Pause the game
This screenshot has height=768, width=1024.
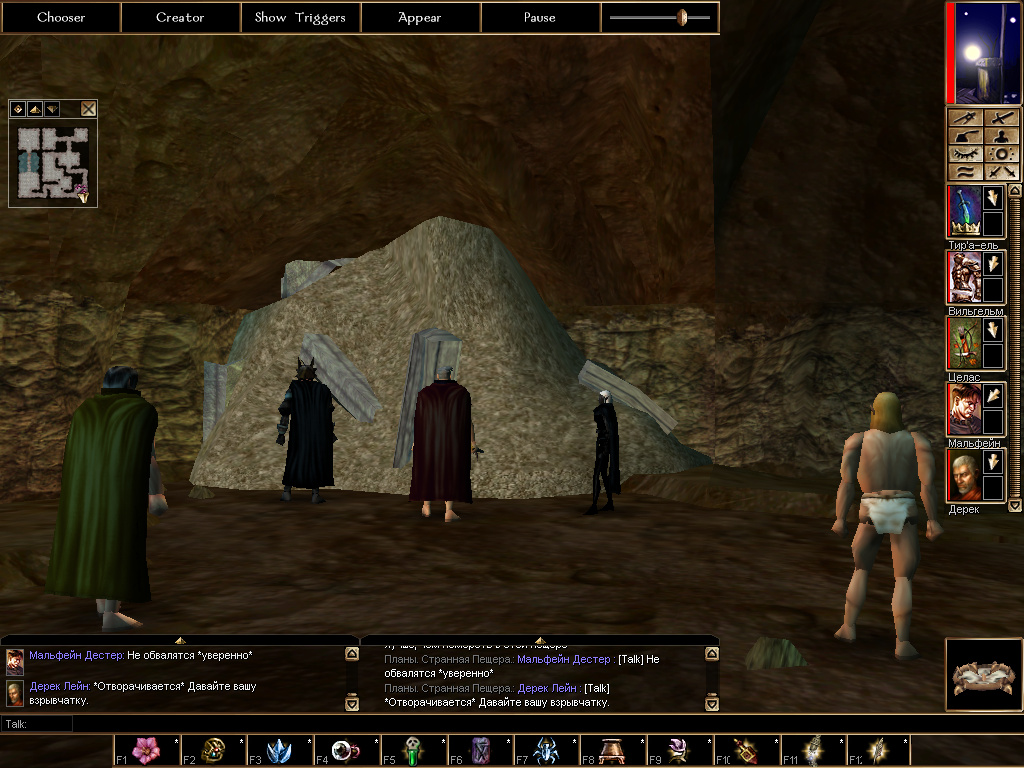(x=540, y=17)
